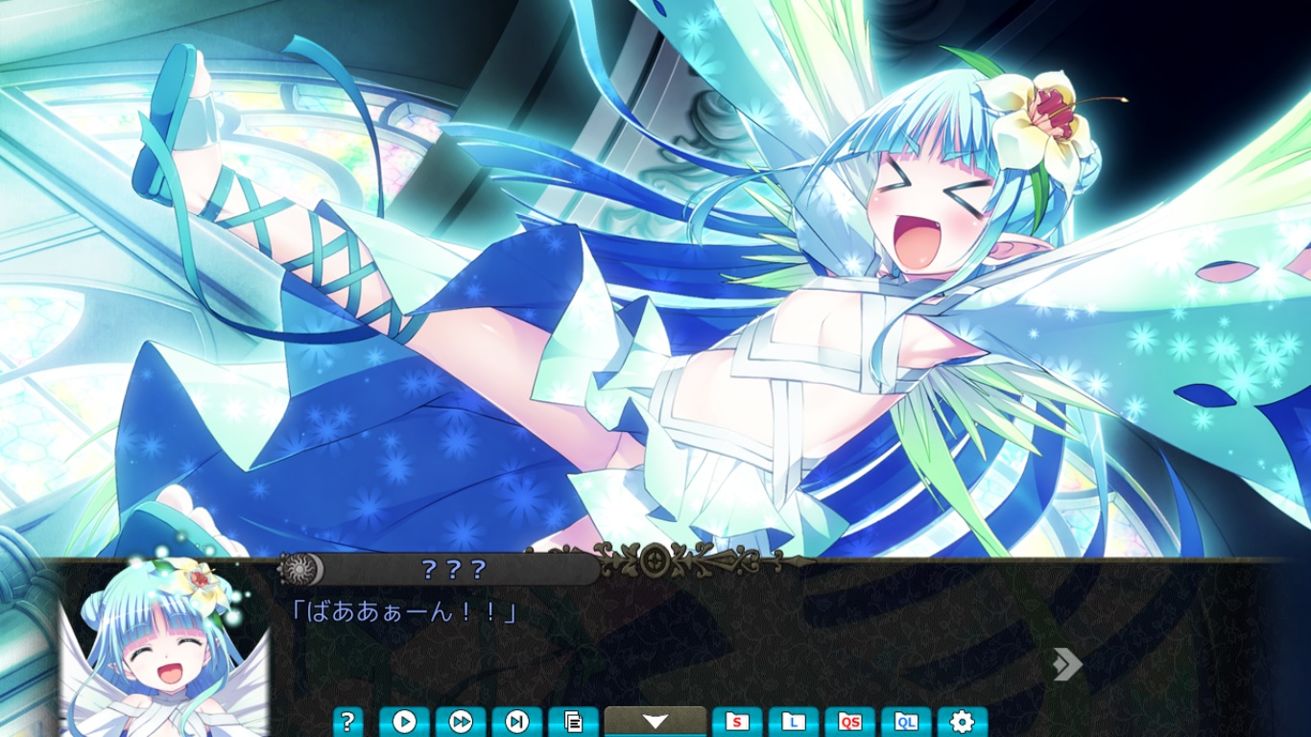1311x737 pixels.
Task: Click the compass ornament on the textbox border
Action: [x=653, y=560]
